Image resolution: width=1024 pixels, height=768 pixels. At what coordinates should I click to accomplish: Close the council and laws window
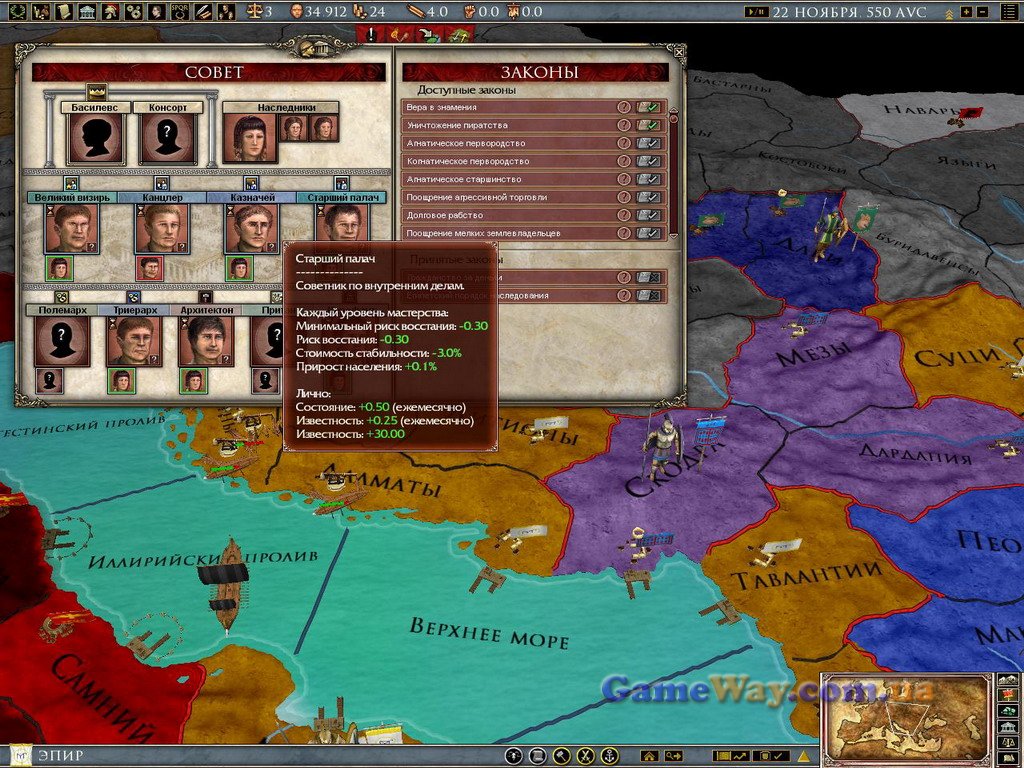tap(679, 51)
